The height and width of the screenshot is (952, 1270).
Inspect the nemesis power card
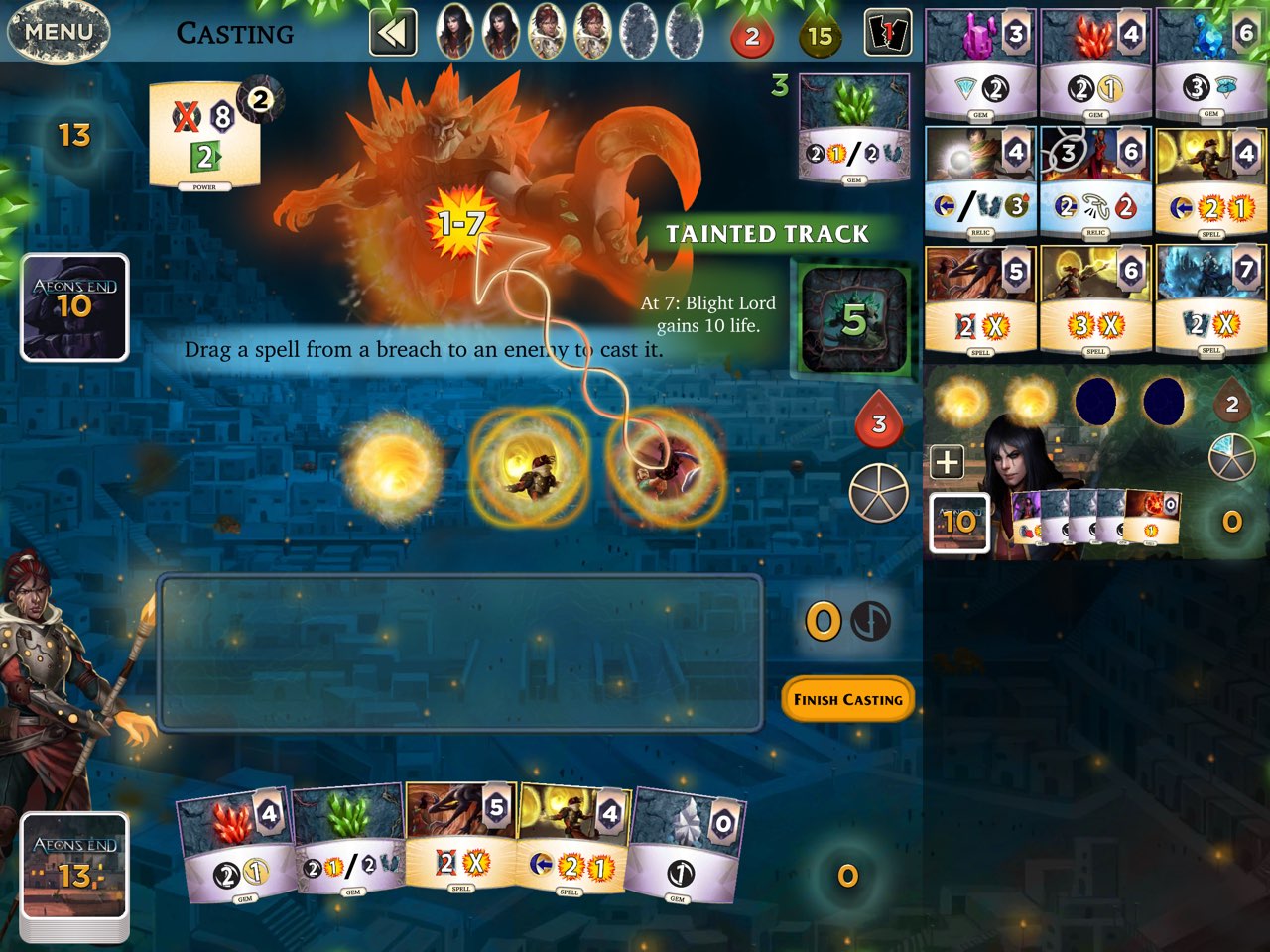[206, 136]
